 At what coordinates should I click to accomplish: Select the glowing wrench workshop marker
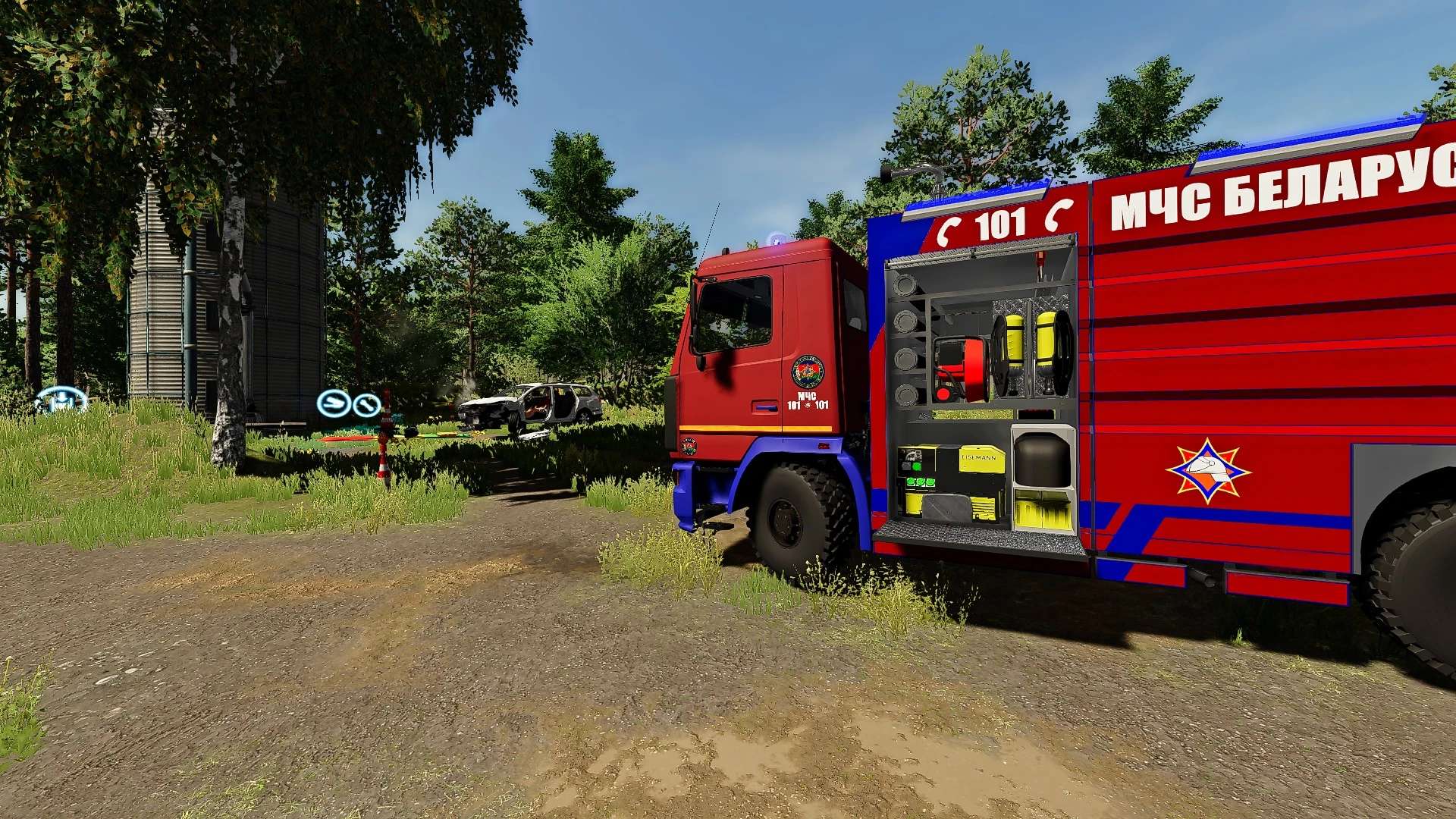367,404
